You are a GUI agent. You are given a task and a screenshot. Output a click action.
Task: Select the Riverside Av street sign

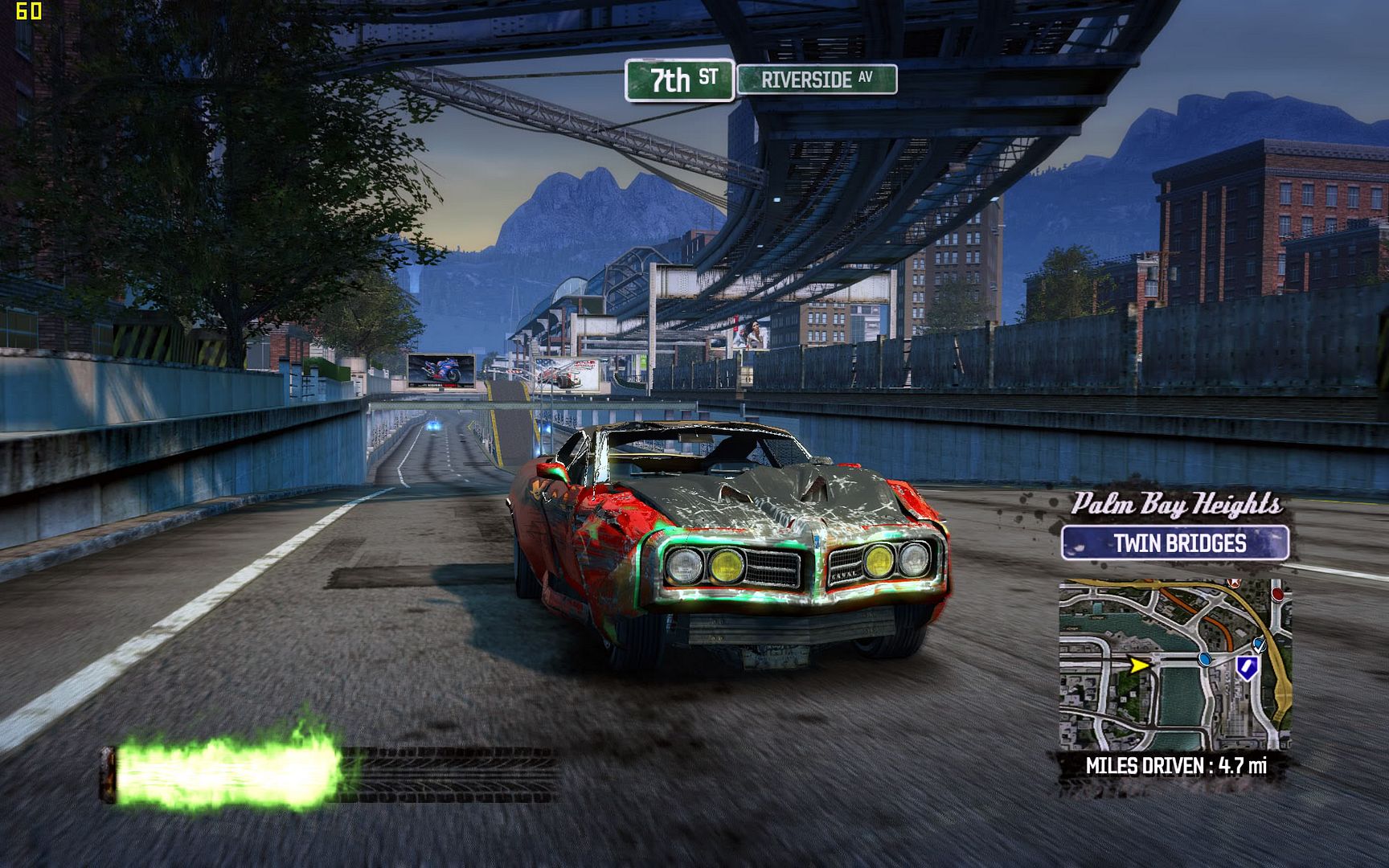(817, 80)
